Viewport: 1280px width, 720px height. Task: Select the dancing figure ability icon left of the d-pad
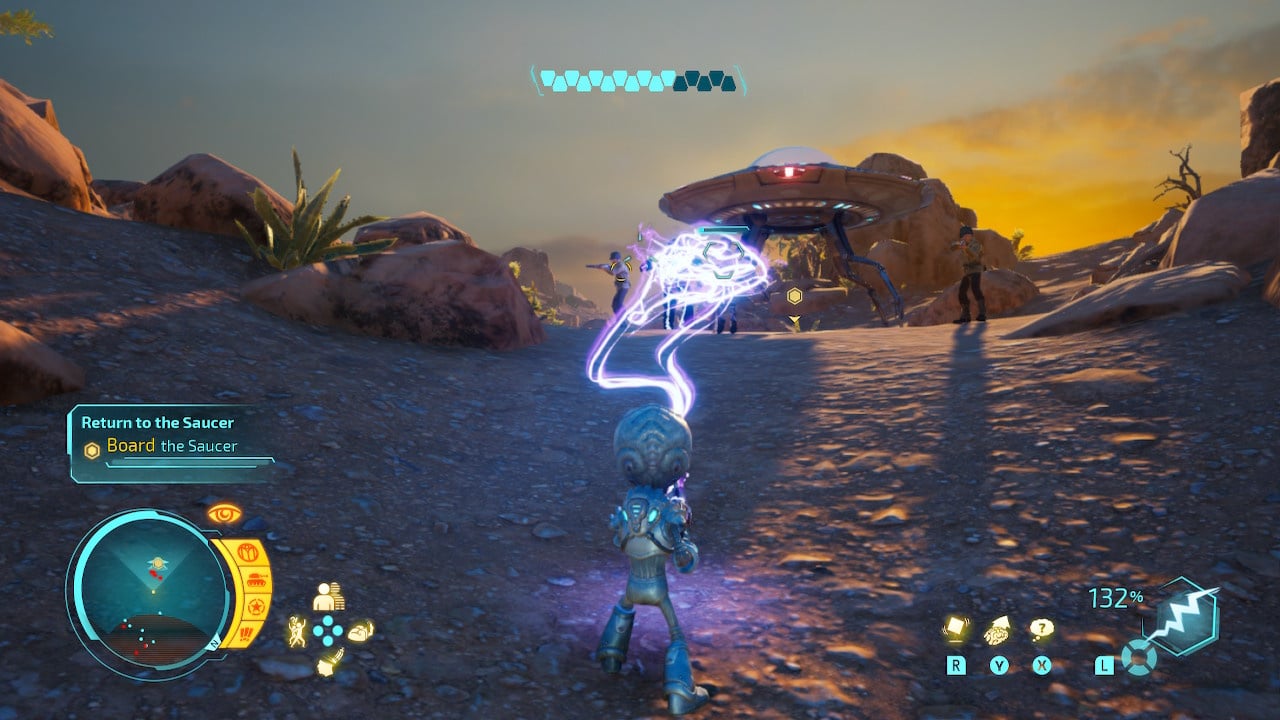click(298, 631)
